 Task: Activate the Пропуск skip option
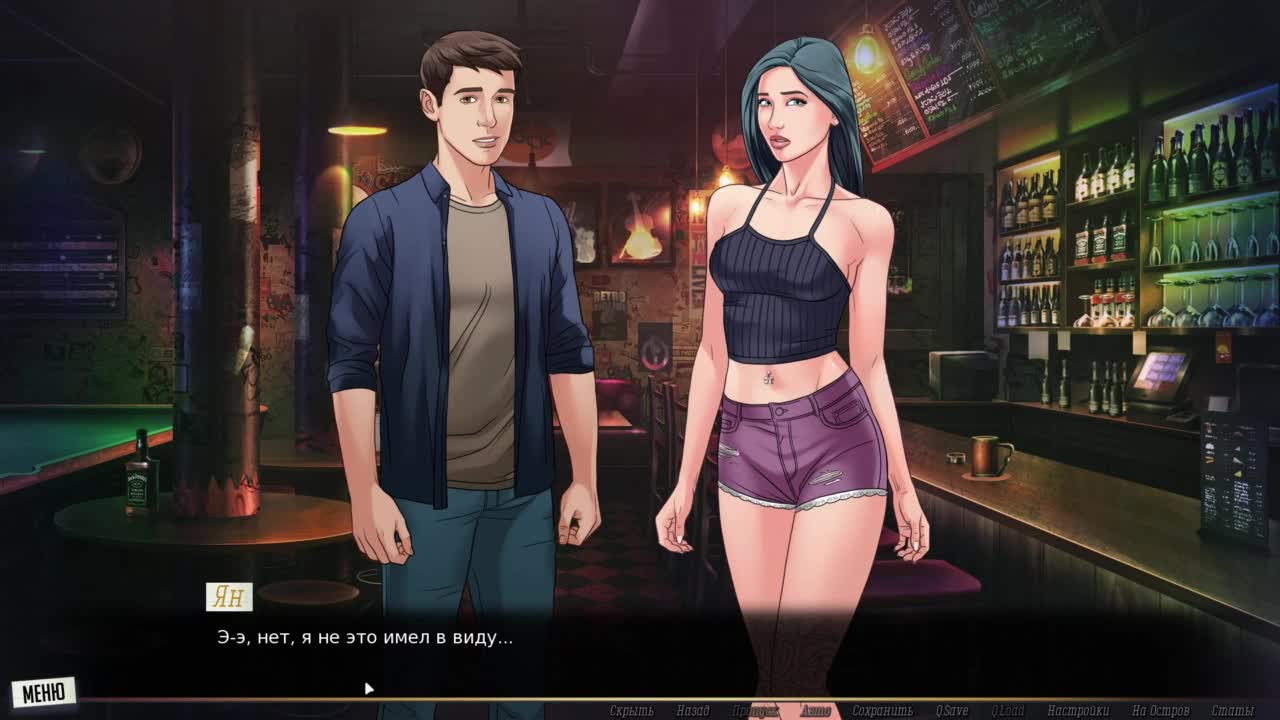(x=755, y=711)
